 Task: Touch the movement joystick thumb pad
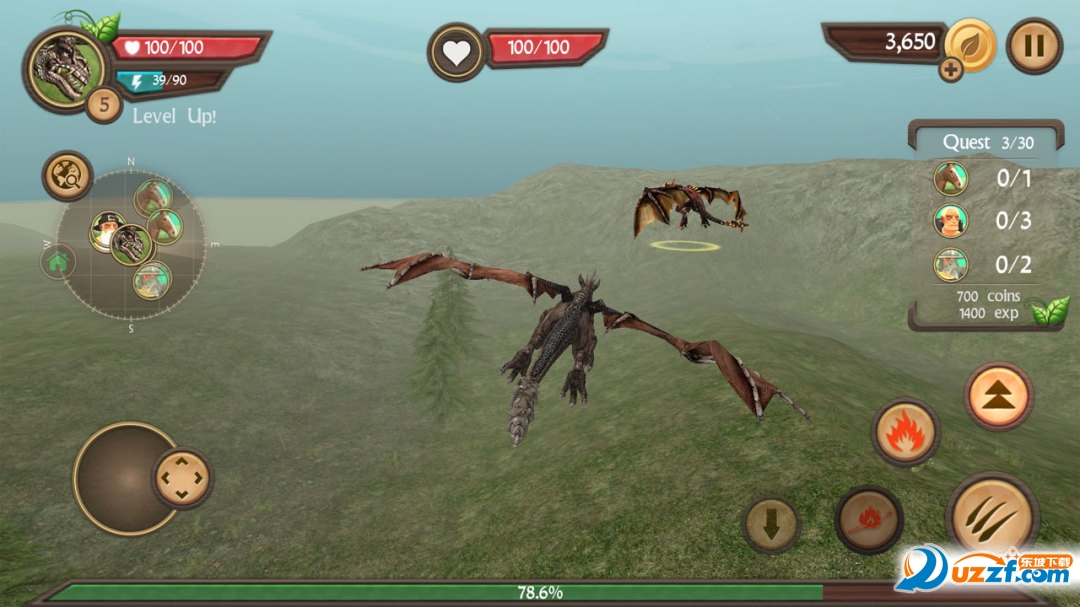(x=182, y=478)
